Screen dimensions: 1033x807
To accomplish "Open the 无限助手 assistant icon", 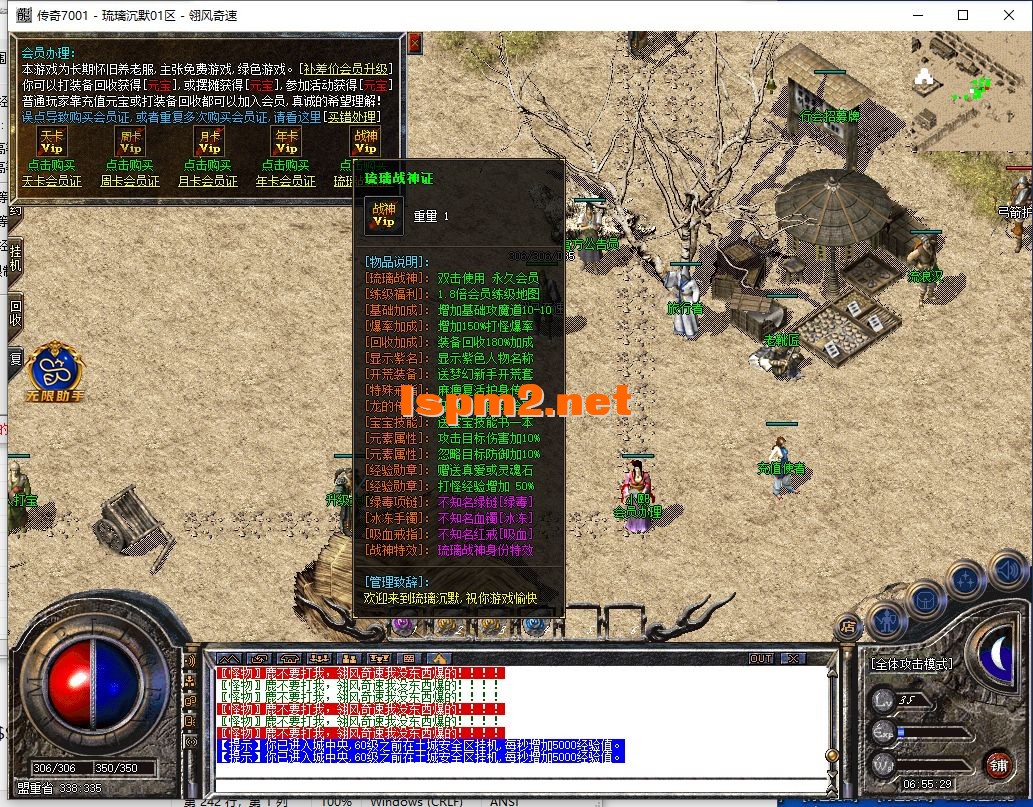I will (x=55, y=372).
